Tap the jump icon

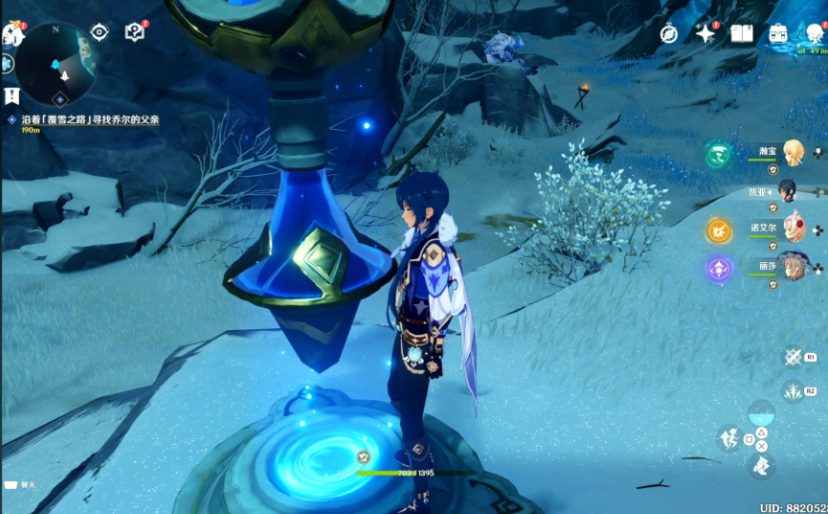729,438
